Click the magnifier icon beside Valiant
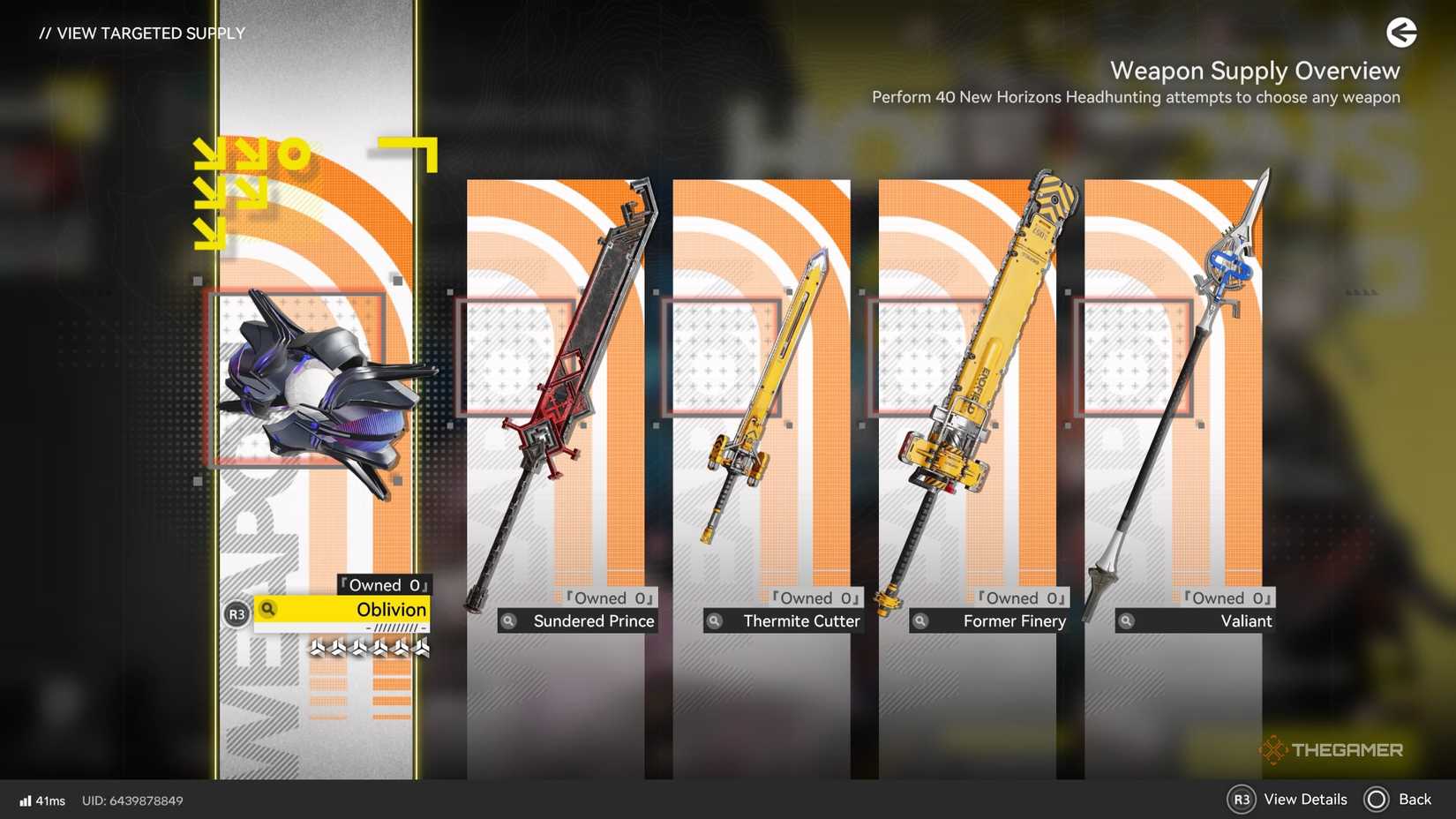This screenshot has width=1456, height=819. (1127, 620)
